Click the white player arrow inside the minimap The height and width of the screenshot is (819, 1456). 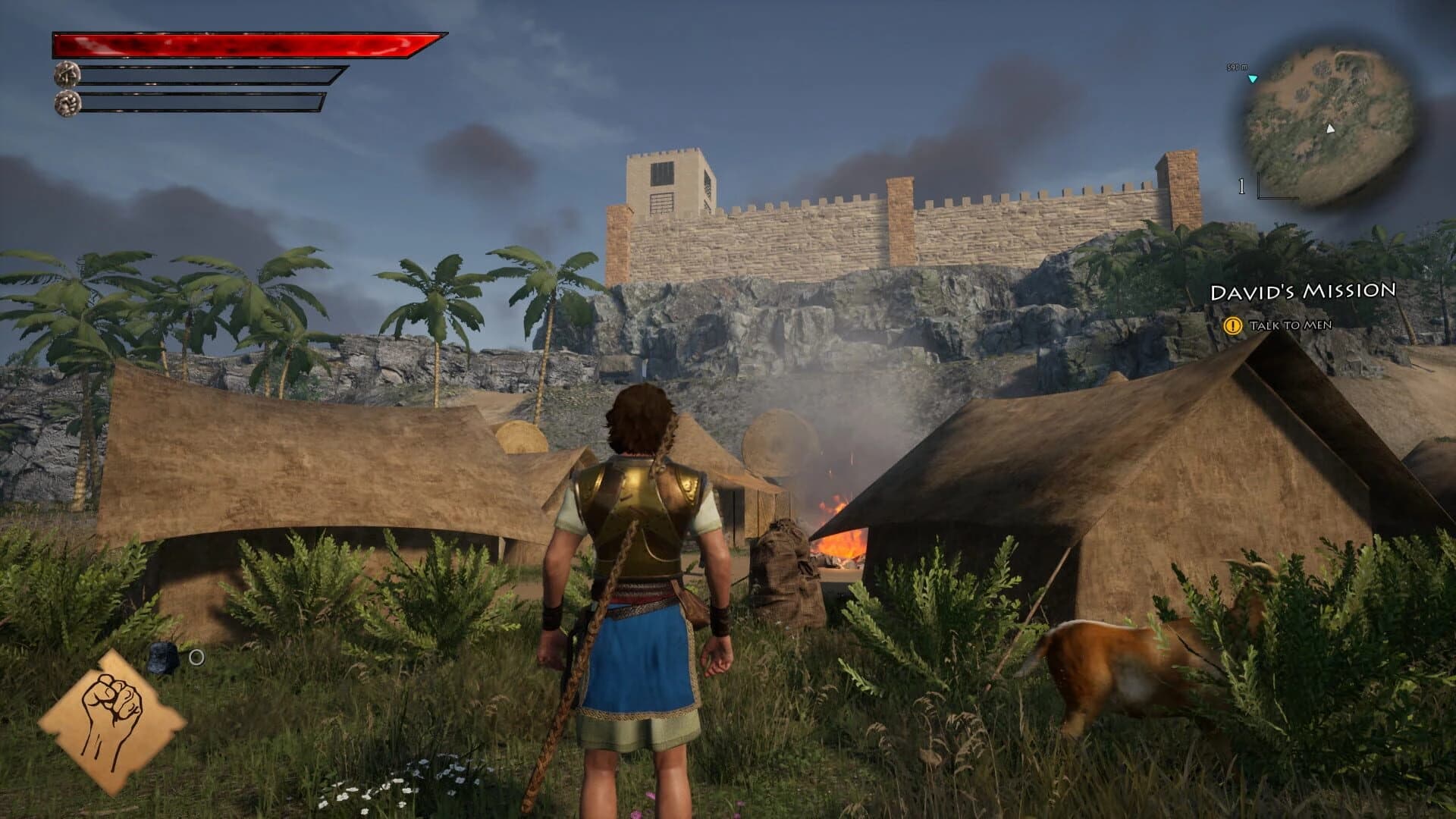click(x=1330, y=129)
